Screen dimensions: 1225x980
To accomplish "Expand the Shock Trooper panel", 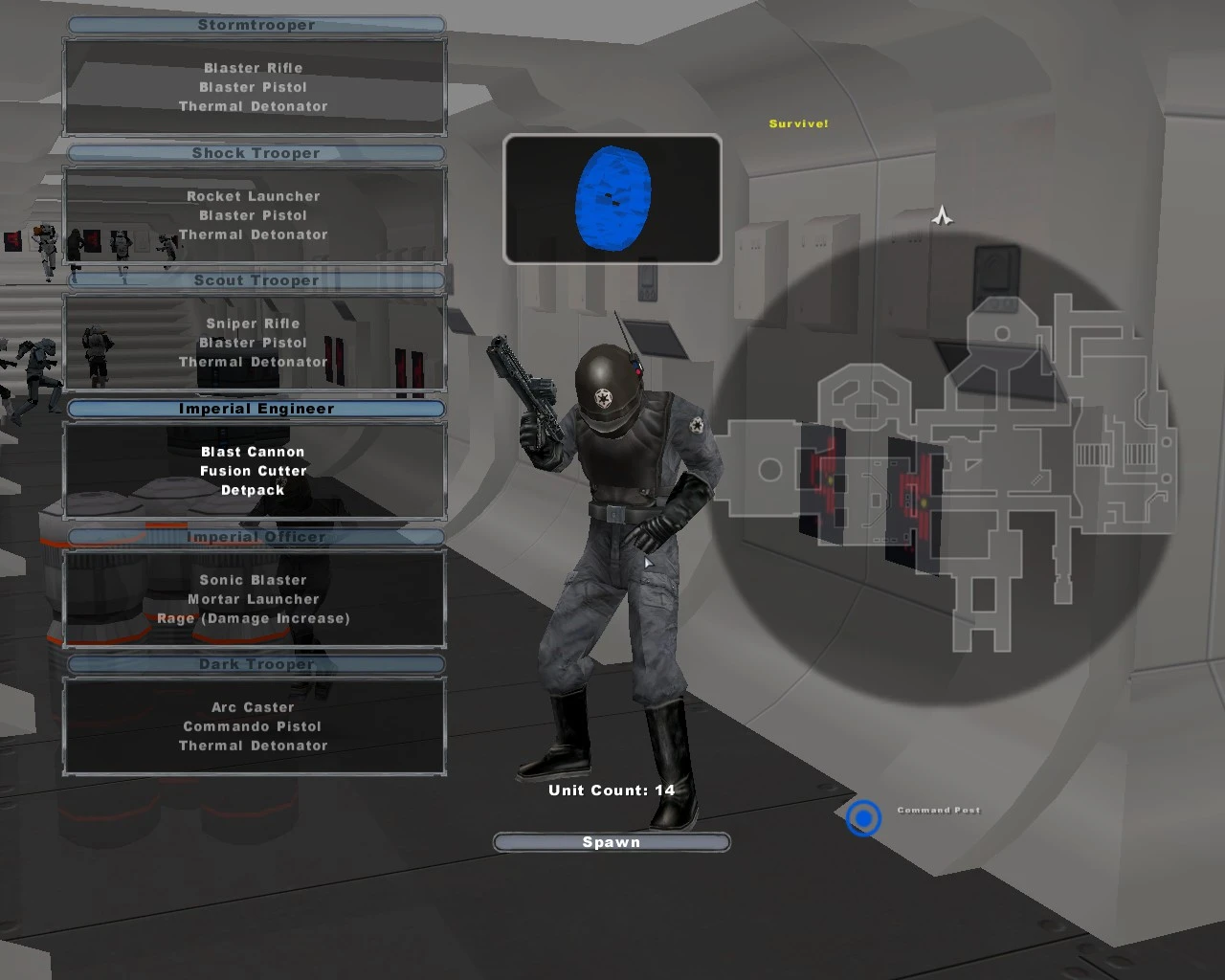I will point(254,153).
